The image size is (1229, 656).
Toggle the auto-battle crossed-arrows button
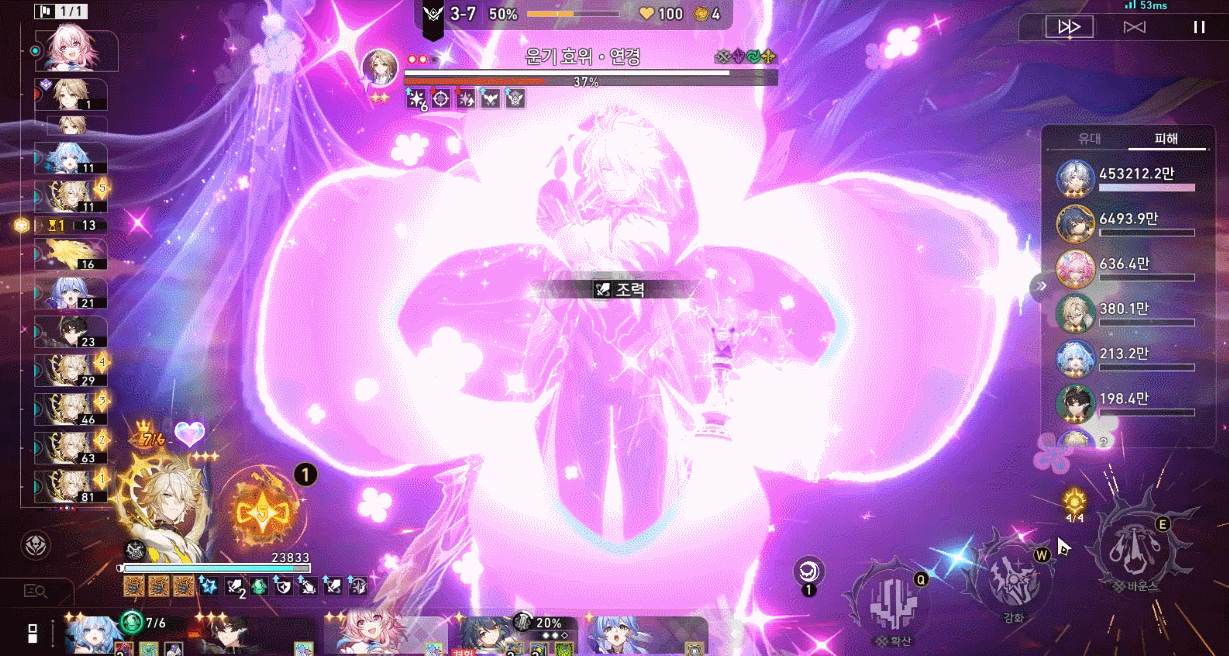click(x=1134, y=27)
